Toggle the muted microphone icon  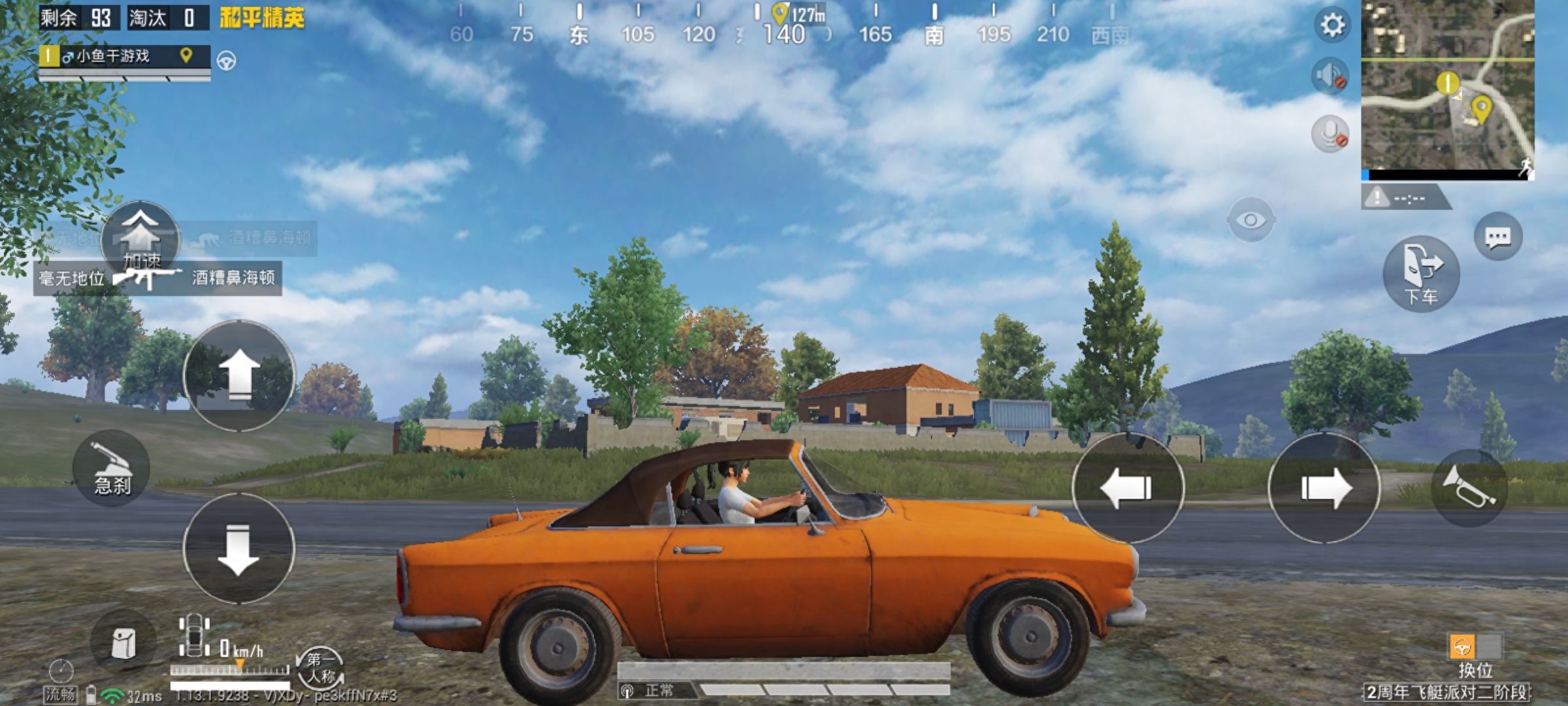[x=1330, y=134]
